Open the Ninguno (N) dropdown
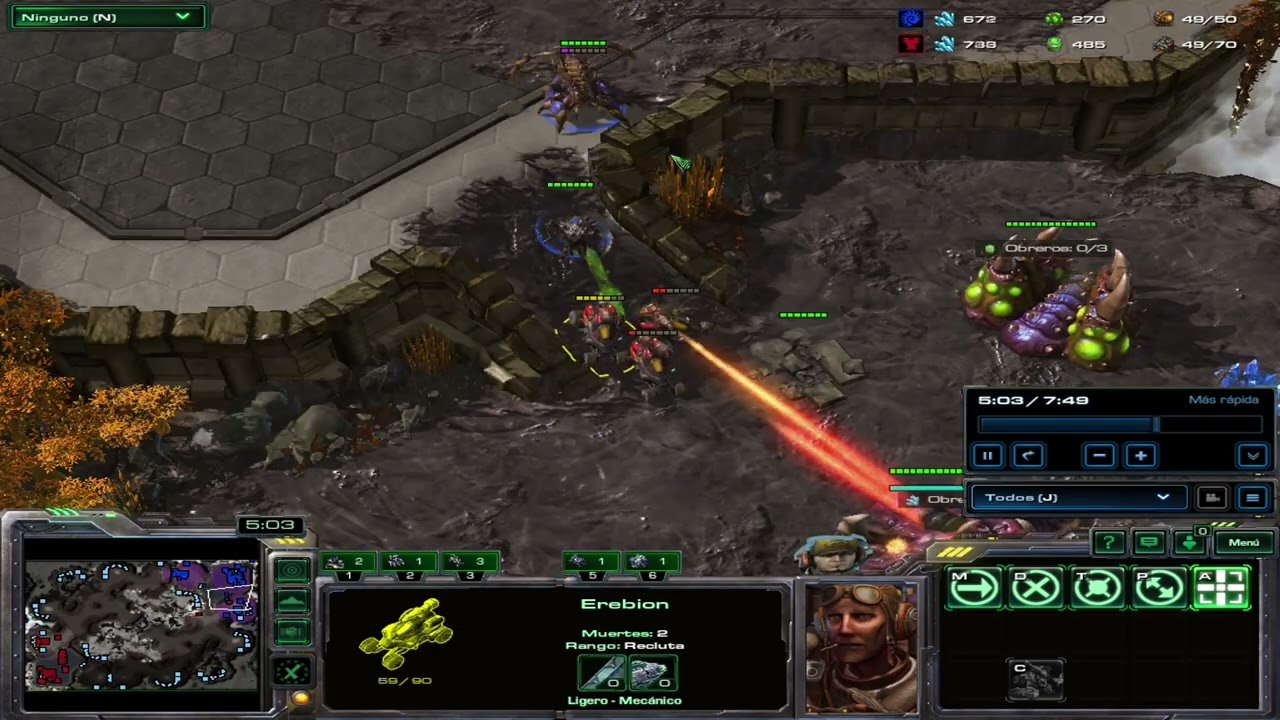 click(x=106, y=17)
